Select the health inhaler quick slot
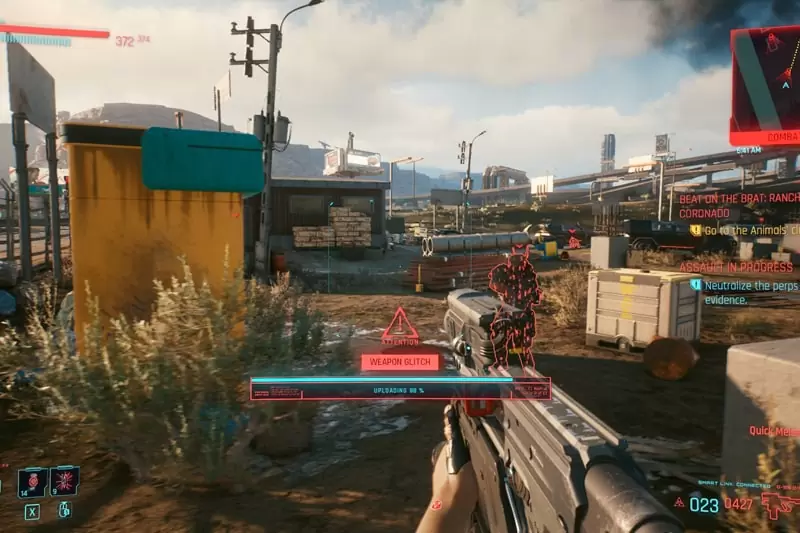Viewport: 800px width, 533px height. 33,481
